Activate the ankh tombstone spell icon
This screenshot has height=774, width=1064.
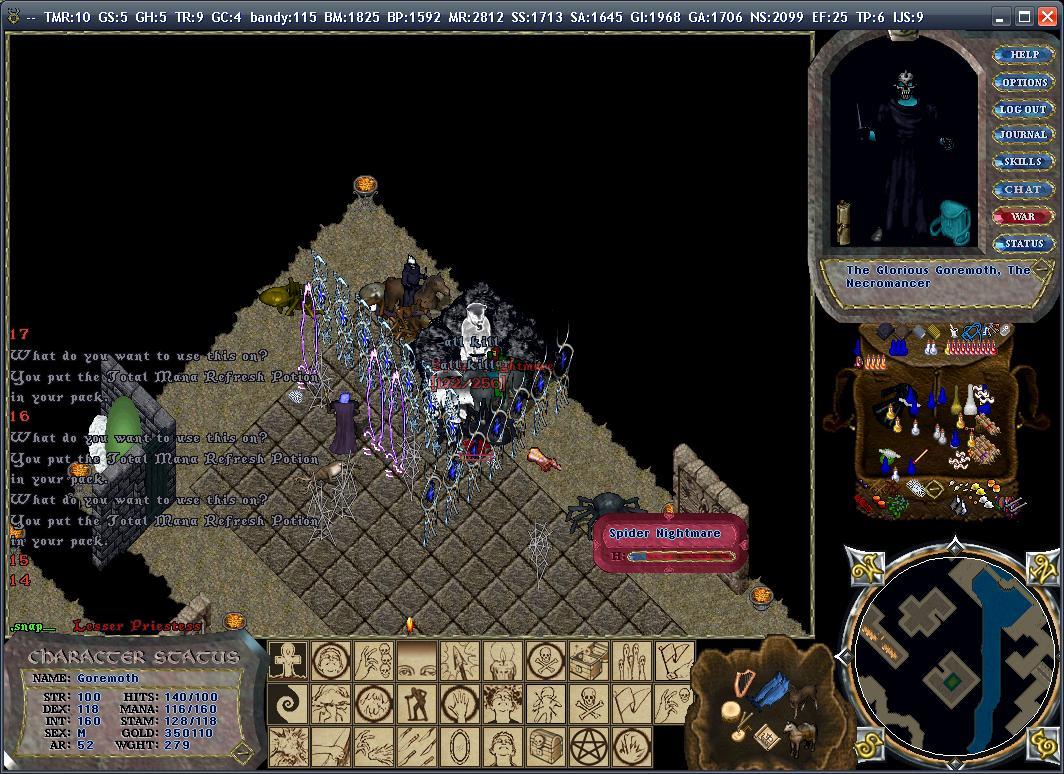287,660
